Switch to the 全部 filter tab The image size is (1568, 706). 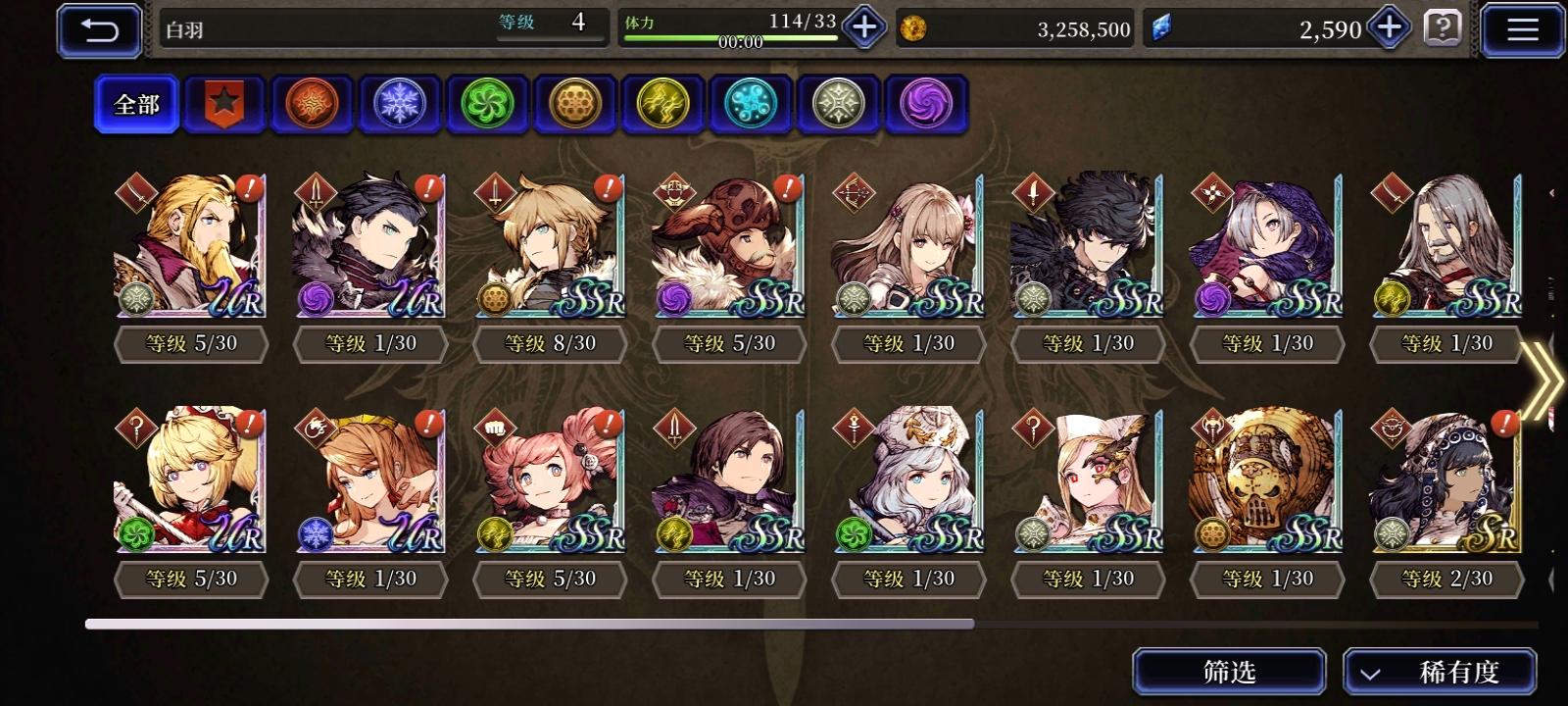tap(136, 102)
